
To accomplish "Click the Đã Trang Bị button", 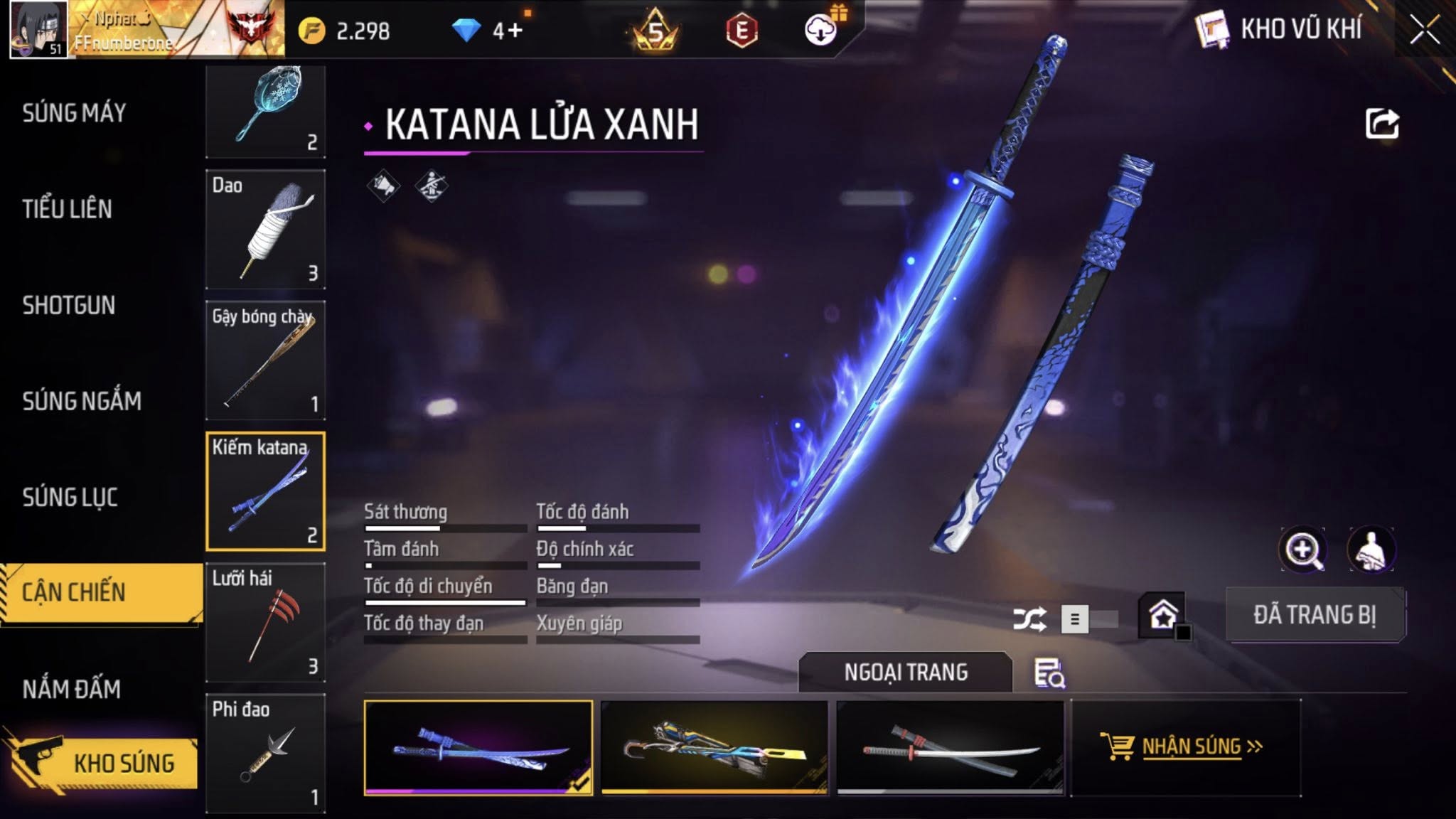I will (x=1315, y=615).
